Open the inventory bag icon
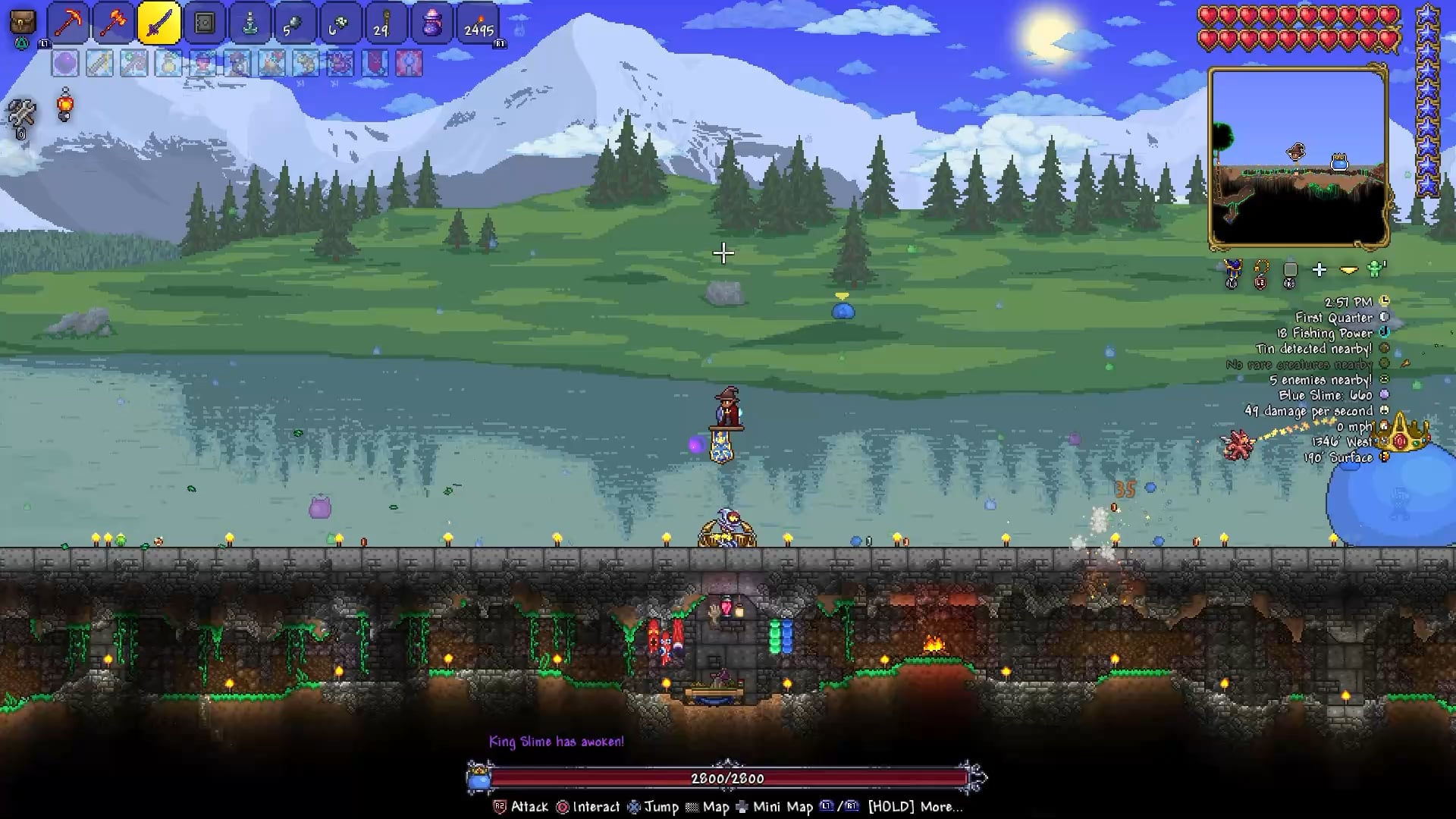Image resolution: width=1456 pixels, height=819 pixels. (x=23, y=23)
